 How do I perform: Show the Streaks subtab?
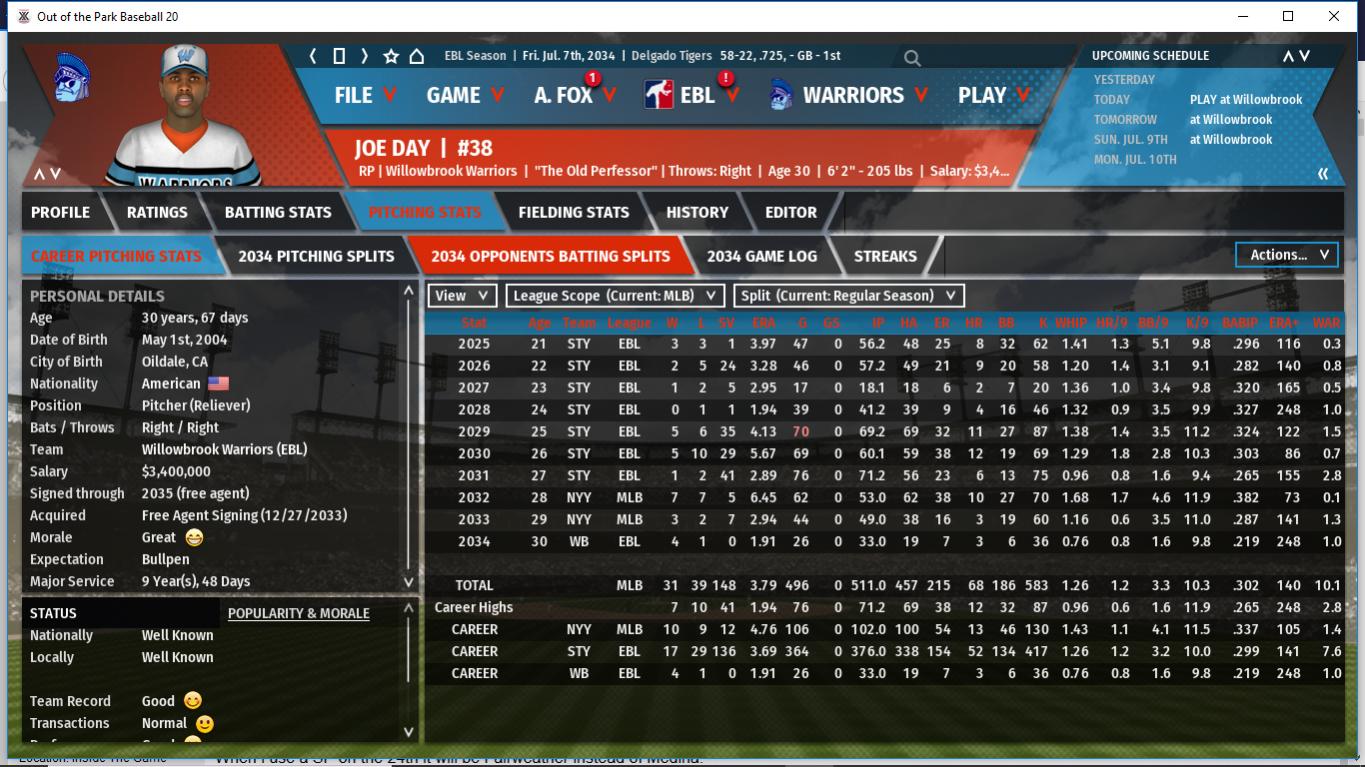pos(885,256)
